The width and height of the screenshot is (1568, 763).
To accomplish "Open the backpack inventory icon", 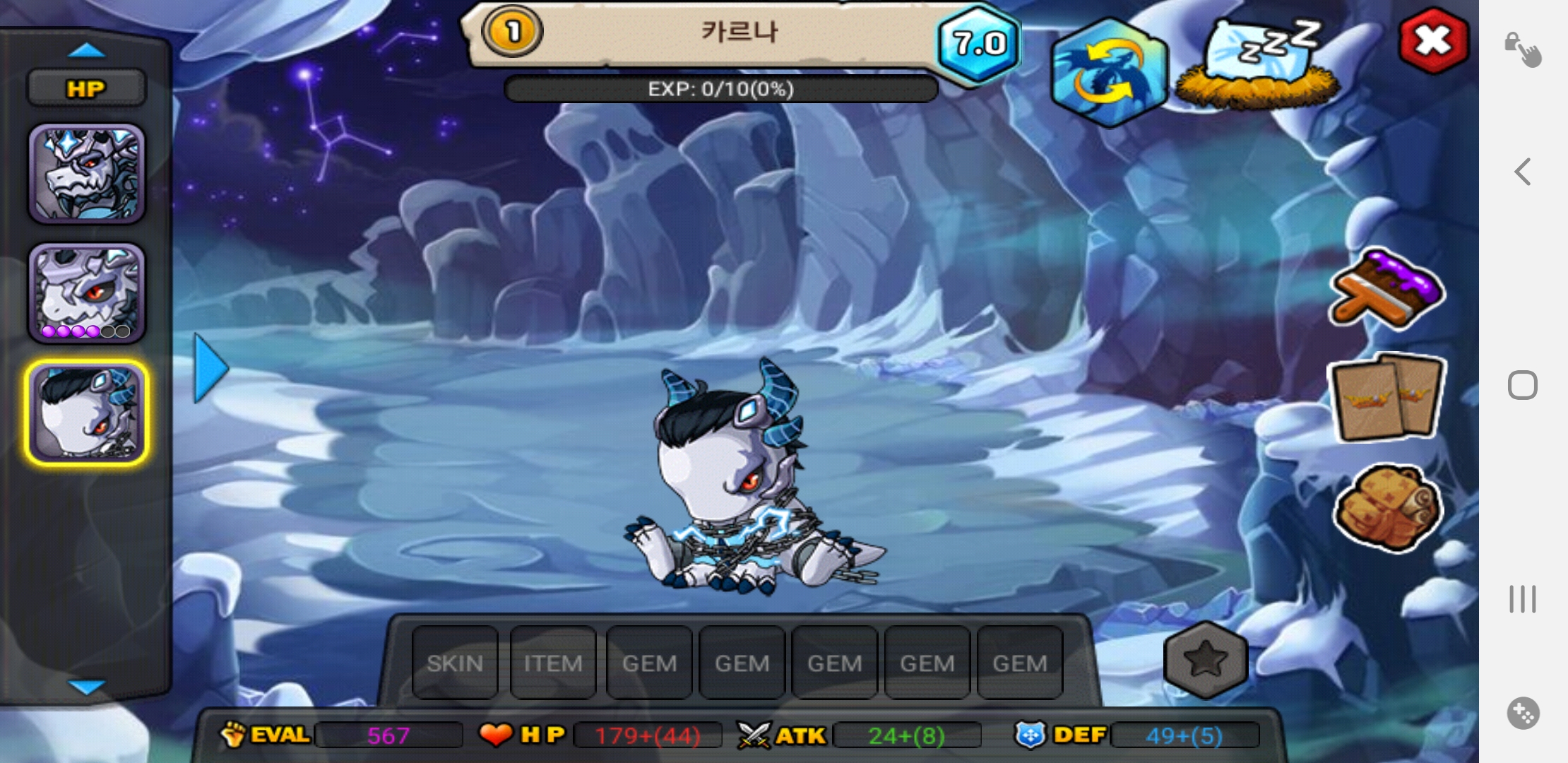I will click(1386, 507).
